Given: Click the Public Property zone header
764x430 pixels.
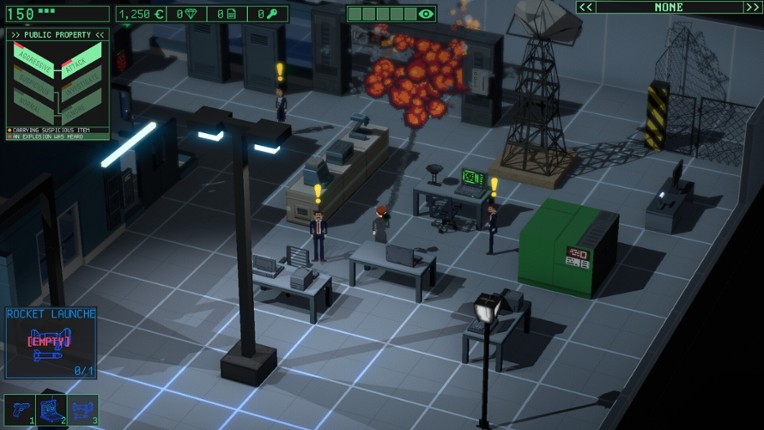Looking at the screenshot, I should coord(57,34).
